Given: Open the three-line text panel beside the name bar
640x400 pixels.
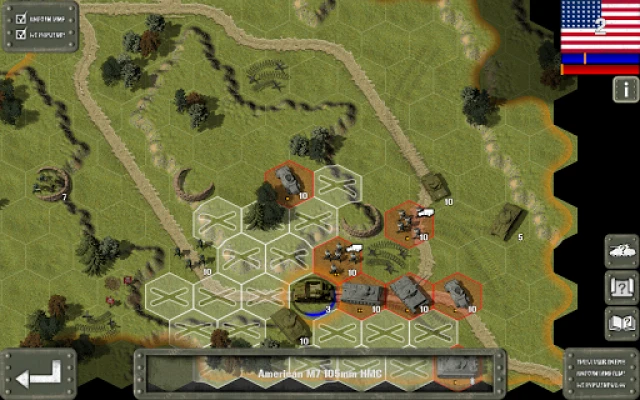Looking at the screenshot, I should pos(602,373).
